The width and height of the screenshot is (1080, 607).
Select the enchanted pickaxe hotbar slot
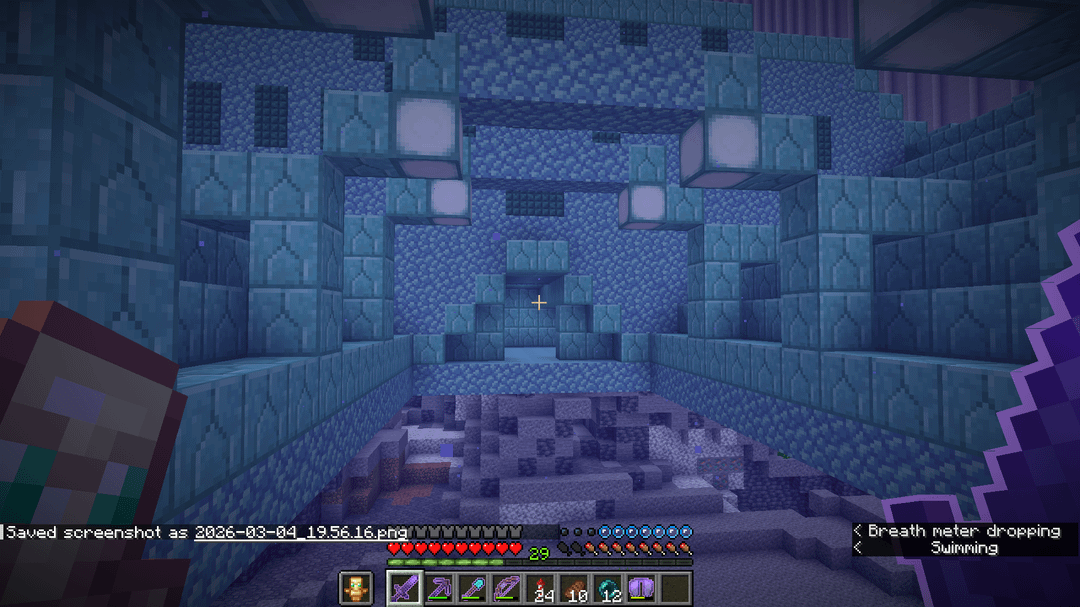[x=438, y=588]
